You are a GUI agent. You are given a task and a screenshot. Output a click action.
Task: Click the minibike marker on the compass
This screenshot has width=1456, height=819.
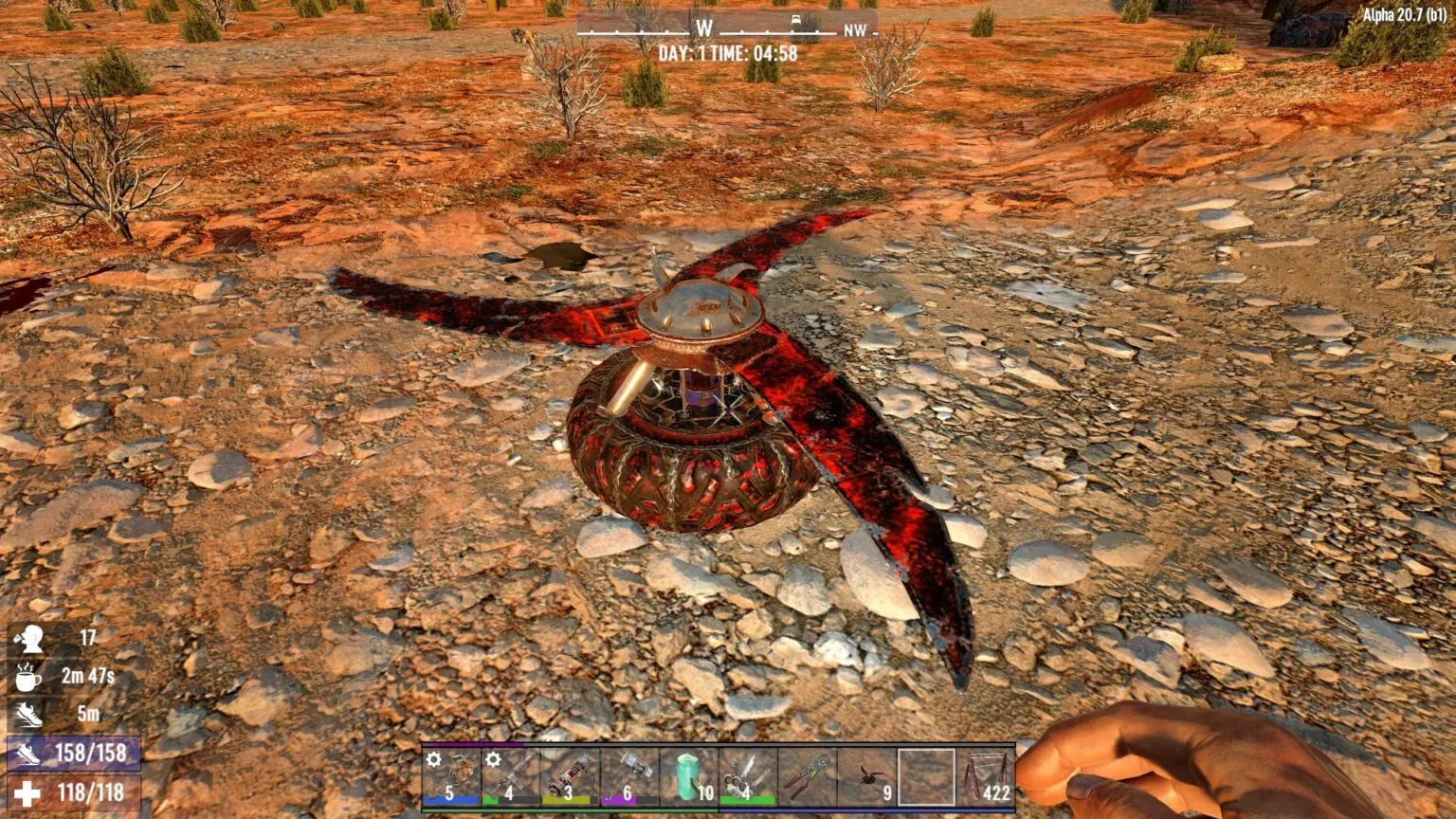pos(795,19)
